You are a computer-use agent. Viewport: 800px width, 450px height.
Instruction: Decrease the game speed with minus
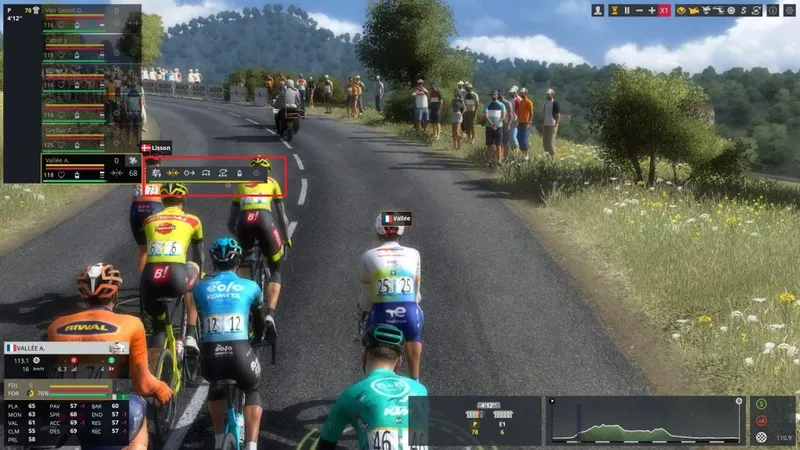click(639, 10)
